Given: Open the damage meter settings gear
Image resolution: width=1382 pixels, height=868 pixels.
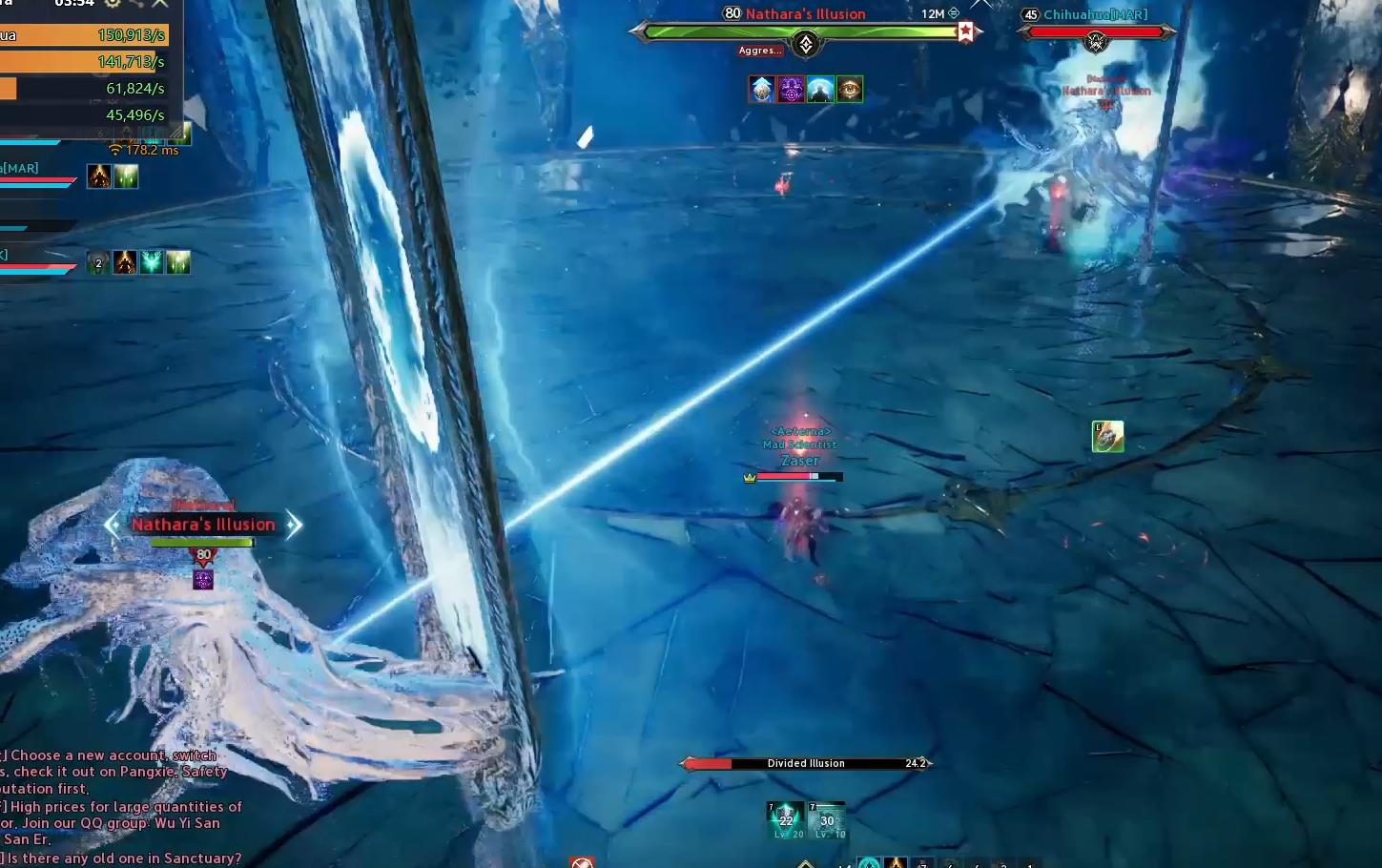Looking at the screenshot, I should [x=113, y=3].
